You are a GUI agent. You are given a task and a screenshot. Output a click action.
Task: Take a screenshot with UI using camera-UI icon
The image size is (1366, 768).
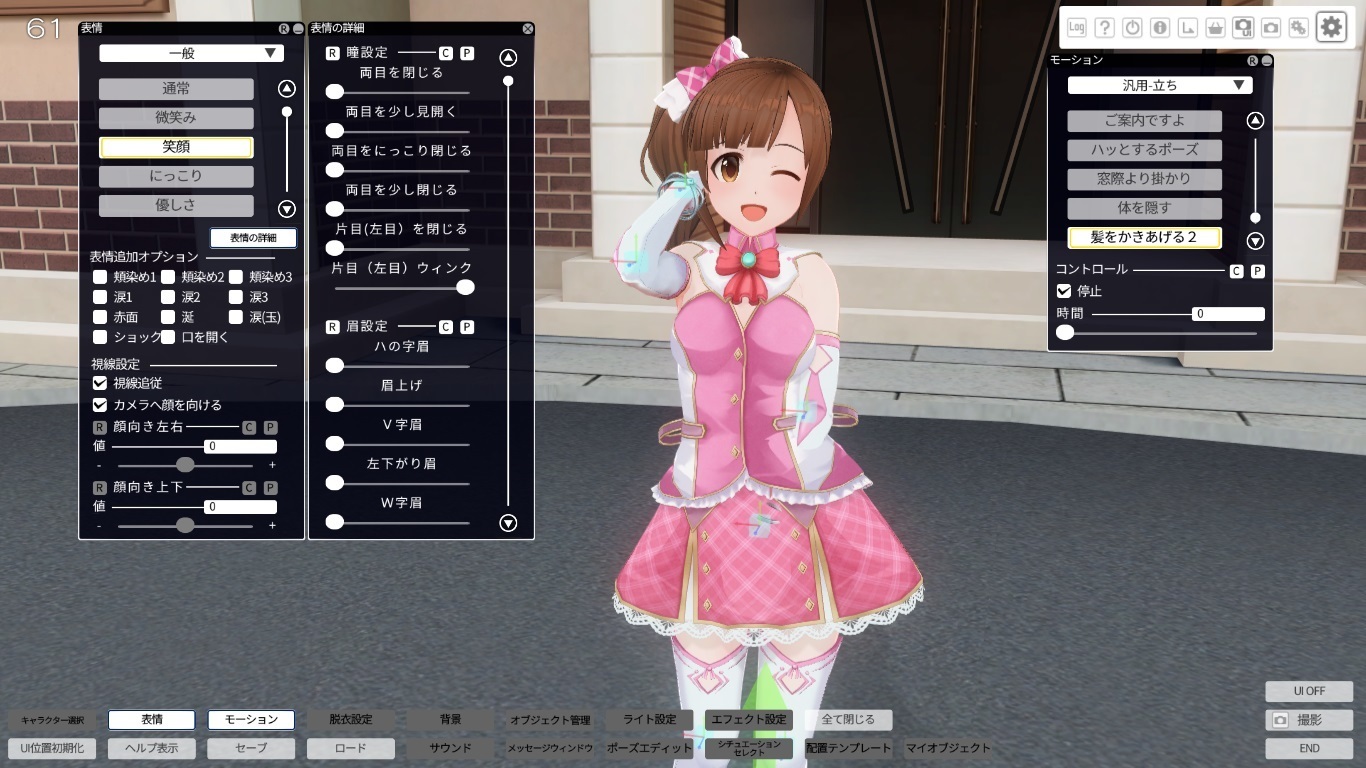(x=1241, y=27)
